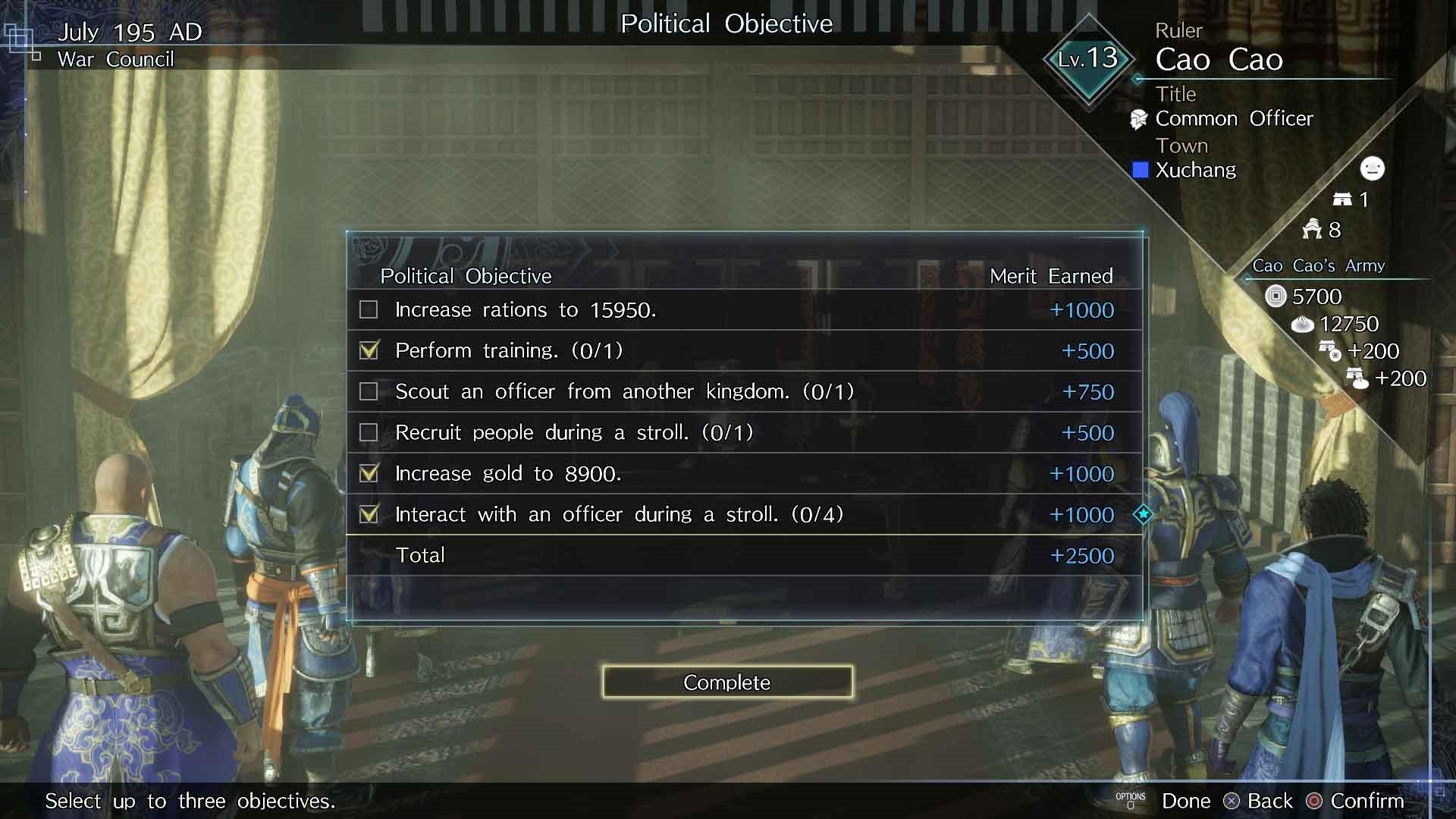
Task: Click the mood face icon above town stats
Action: point(1371,169)
